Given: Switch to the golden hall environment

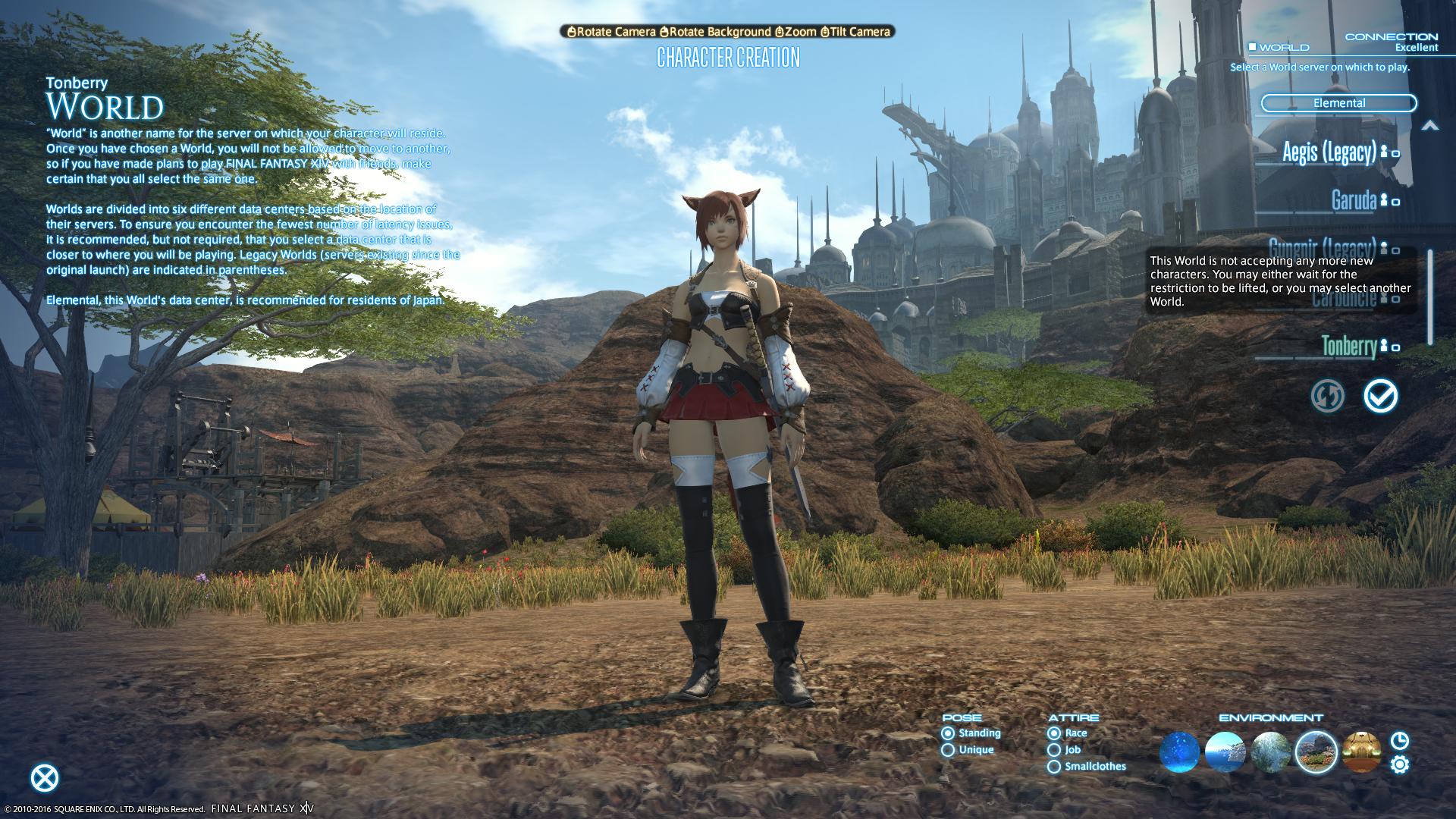Looking at the screenshot, I should [1361, 752].
